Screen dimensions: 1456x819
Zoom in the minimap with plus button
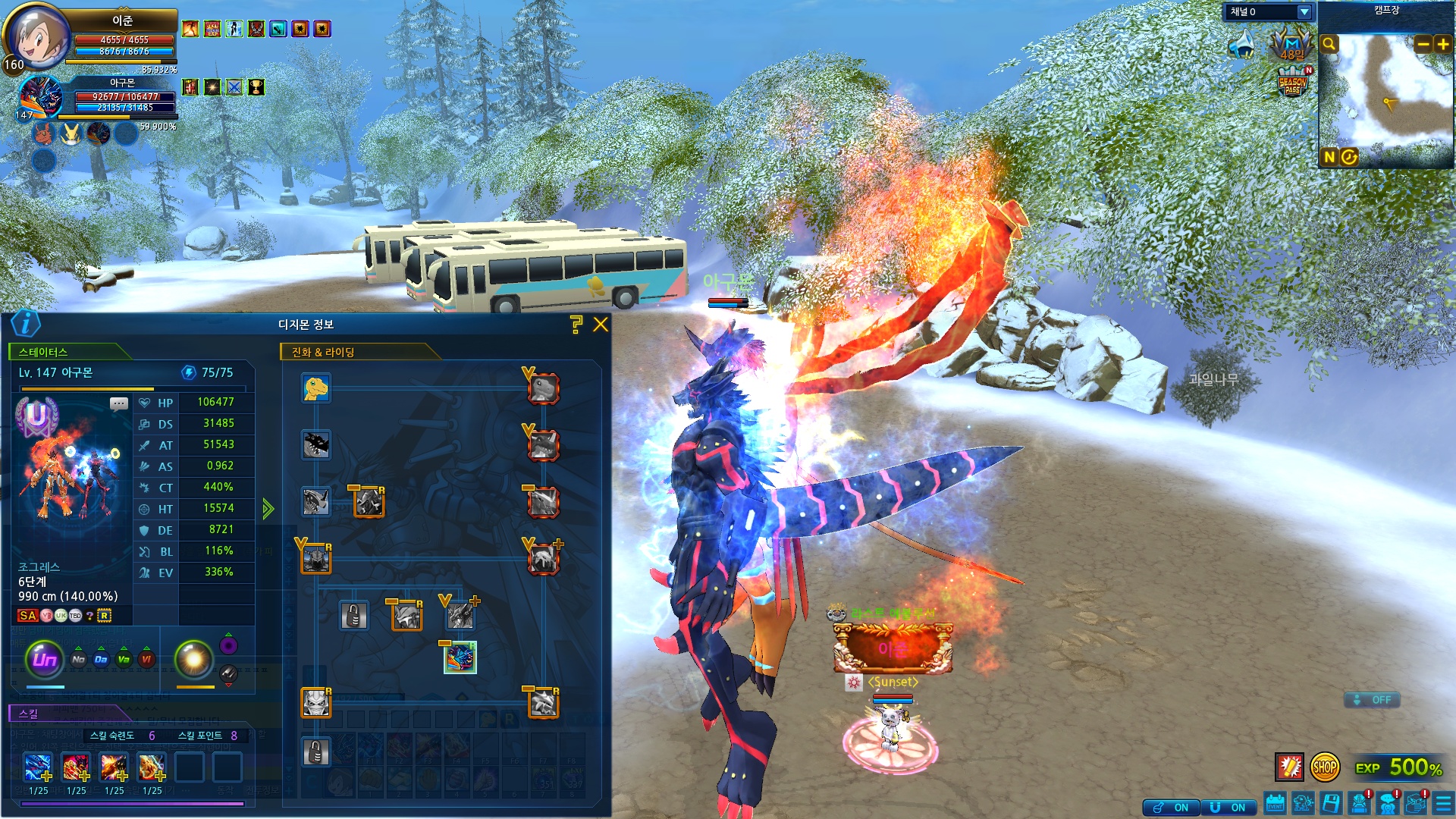click(1442, 44)
